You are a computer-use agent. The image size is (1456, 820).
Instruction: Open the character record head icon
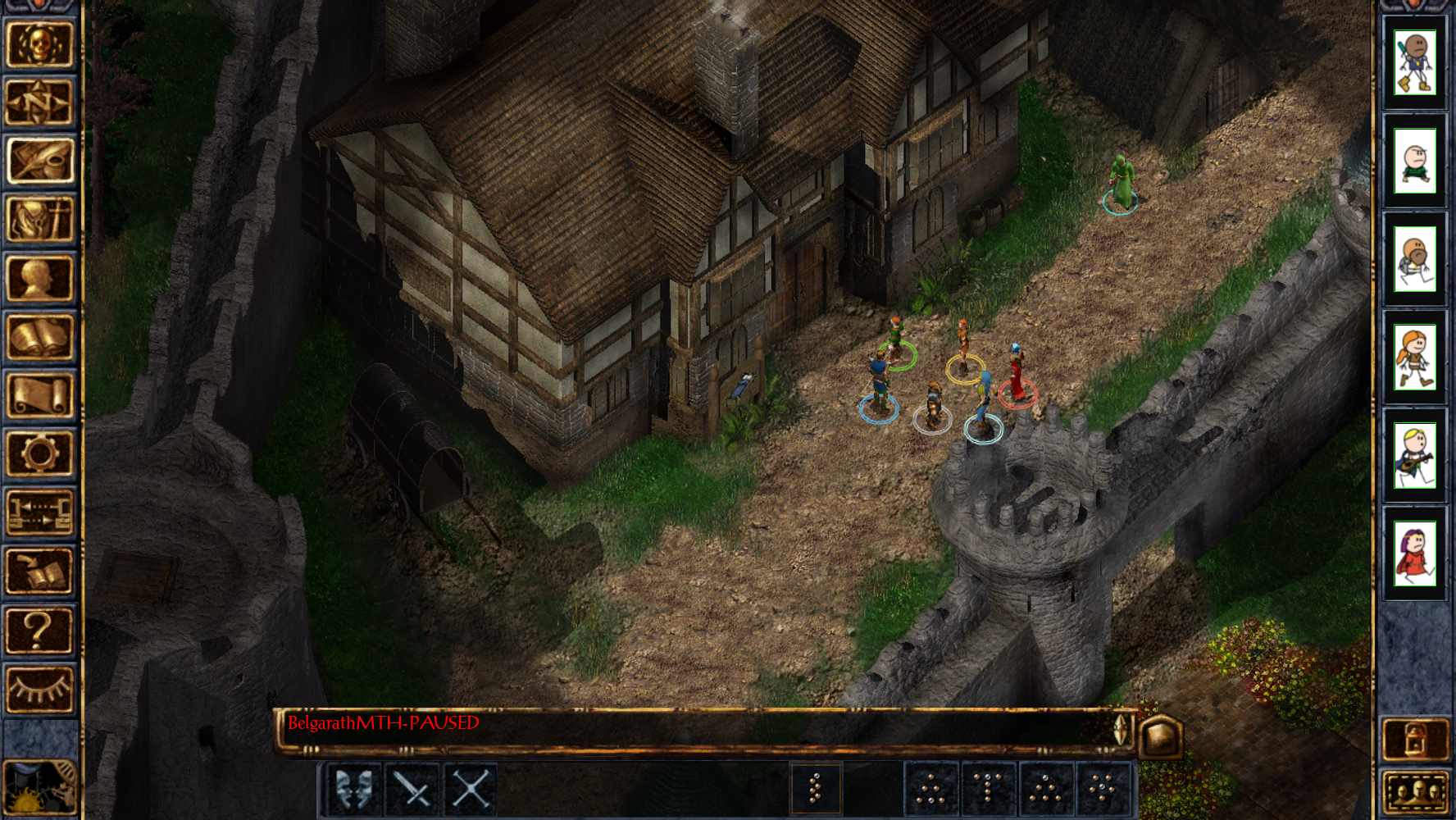click(x=39, y=279)
